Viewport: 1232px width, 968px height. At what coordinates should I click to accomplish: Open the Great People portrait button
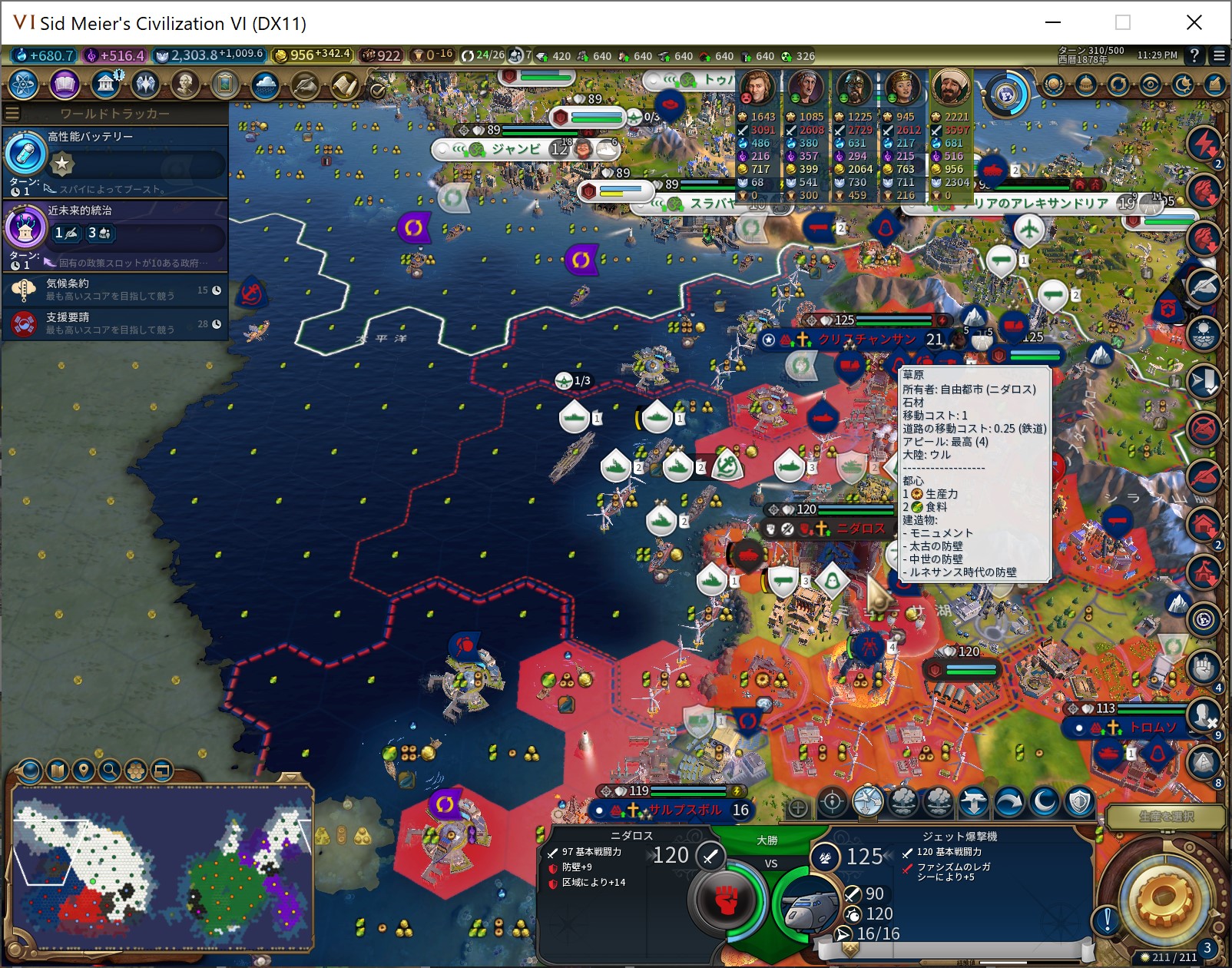coord(185,84)
